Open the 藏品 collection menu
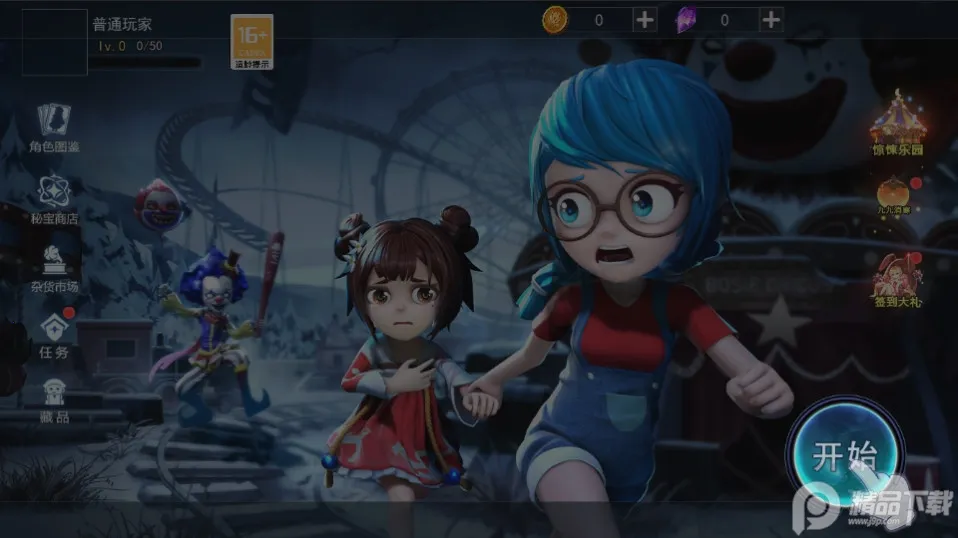The image size is (958, 538). click(54, 400)
